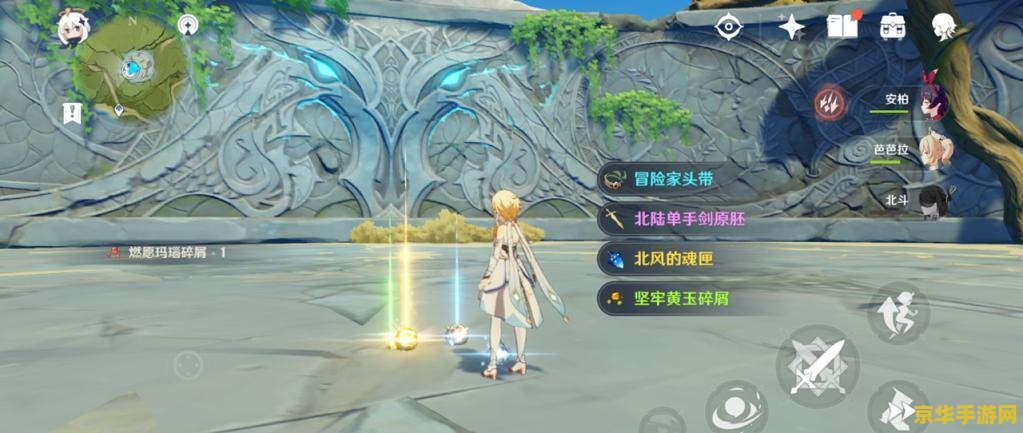The width and height of the screenshot is (1023, 433).
Task: Open the circular minimap
Action: 131,69
